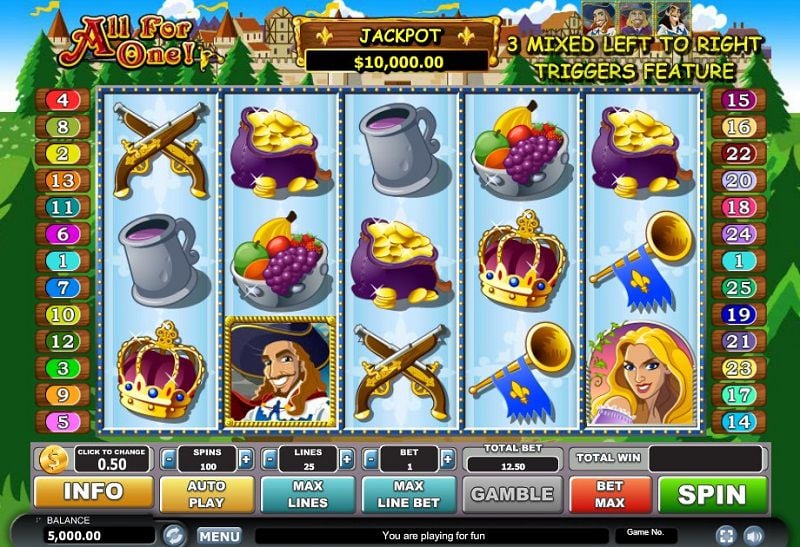Choose Max Line Bet

[408, 494]
